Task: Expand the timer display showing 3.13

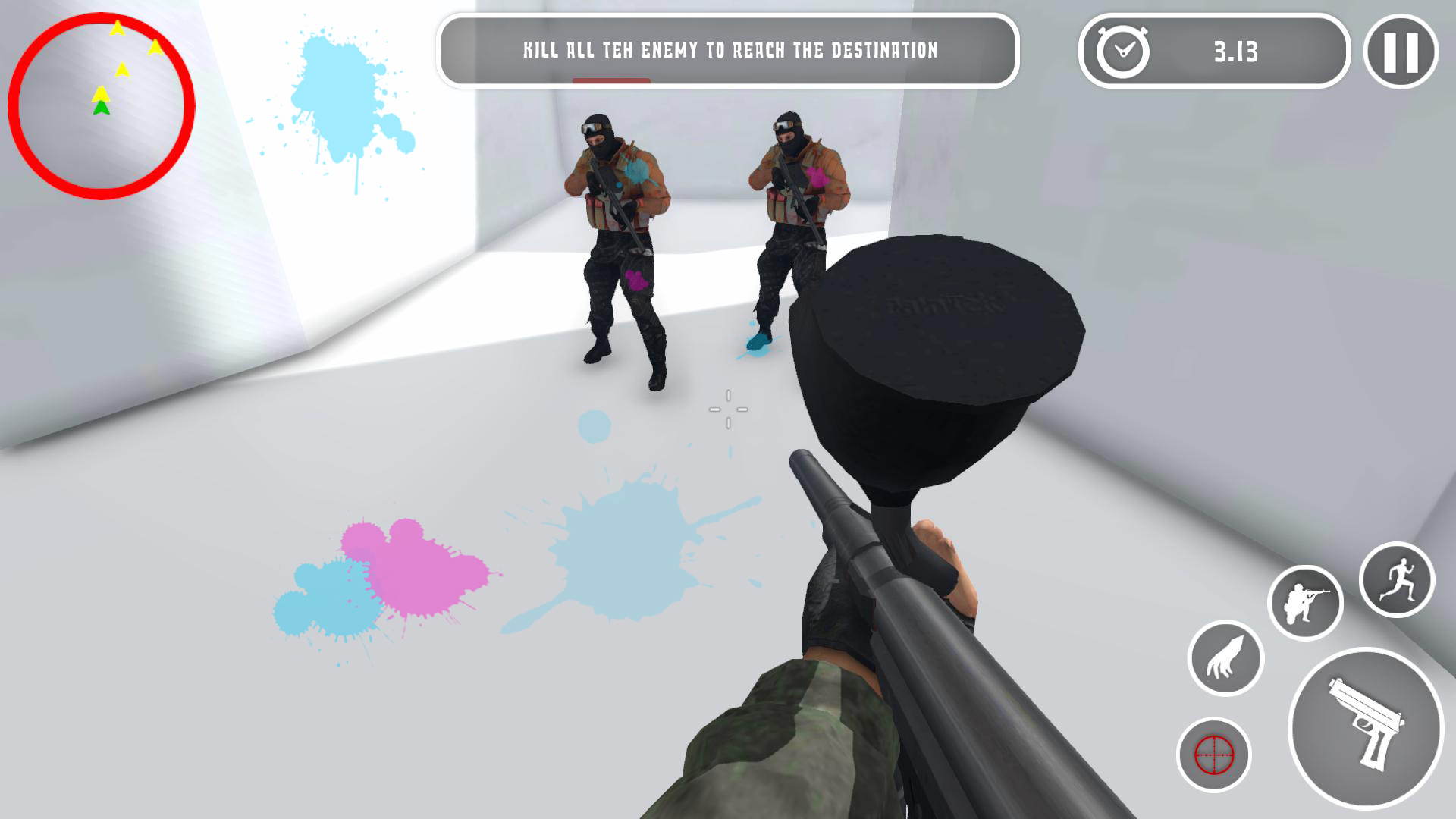Action: 1236,52
